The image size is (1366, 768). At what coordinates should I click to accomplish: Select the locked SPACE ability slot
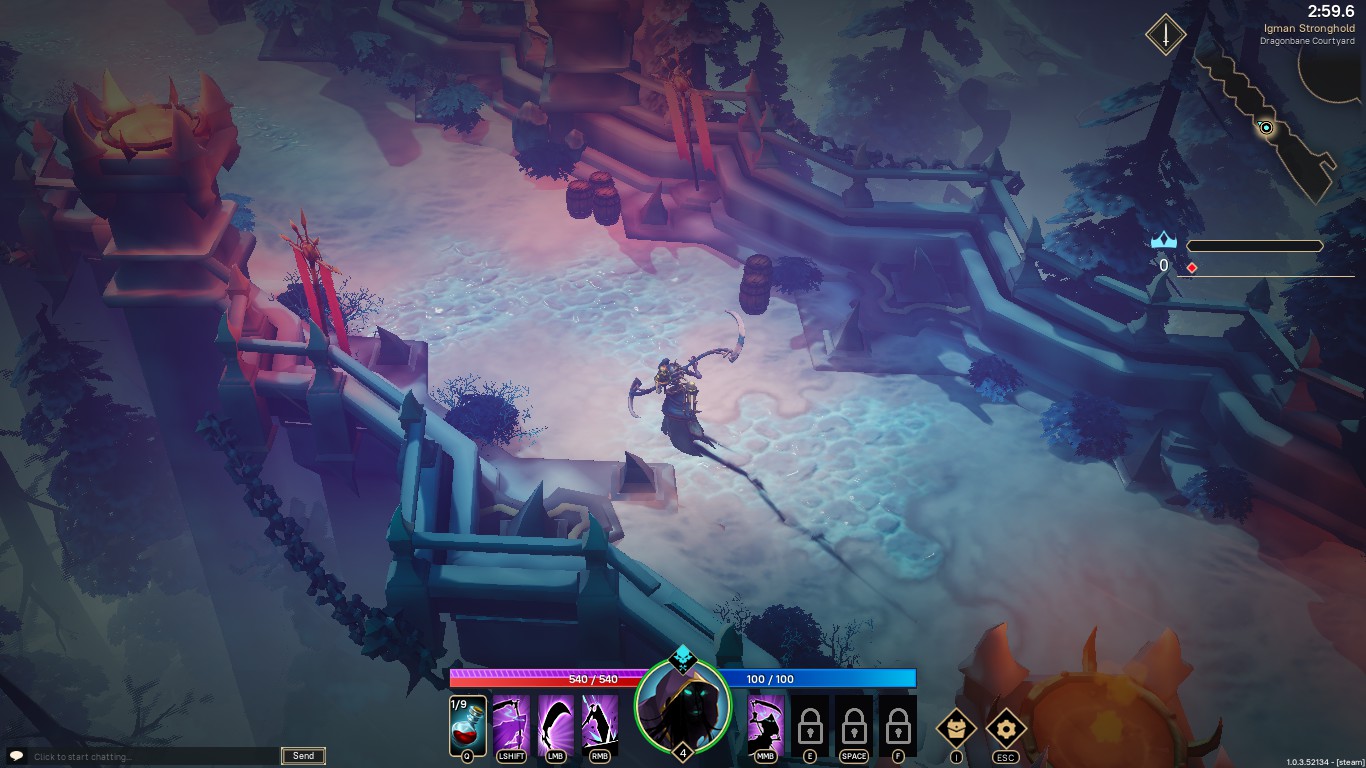(854, 724)
